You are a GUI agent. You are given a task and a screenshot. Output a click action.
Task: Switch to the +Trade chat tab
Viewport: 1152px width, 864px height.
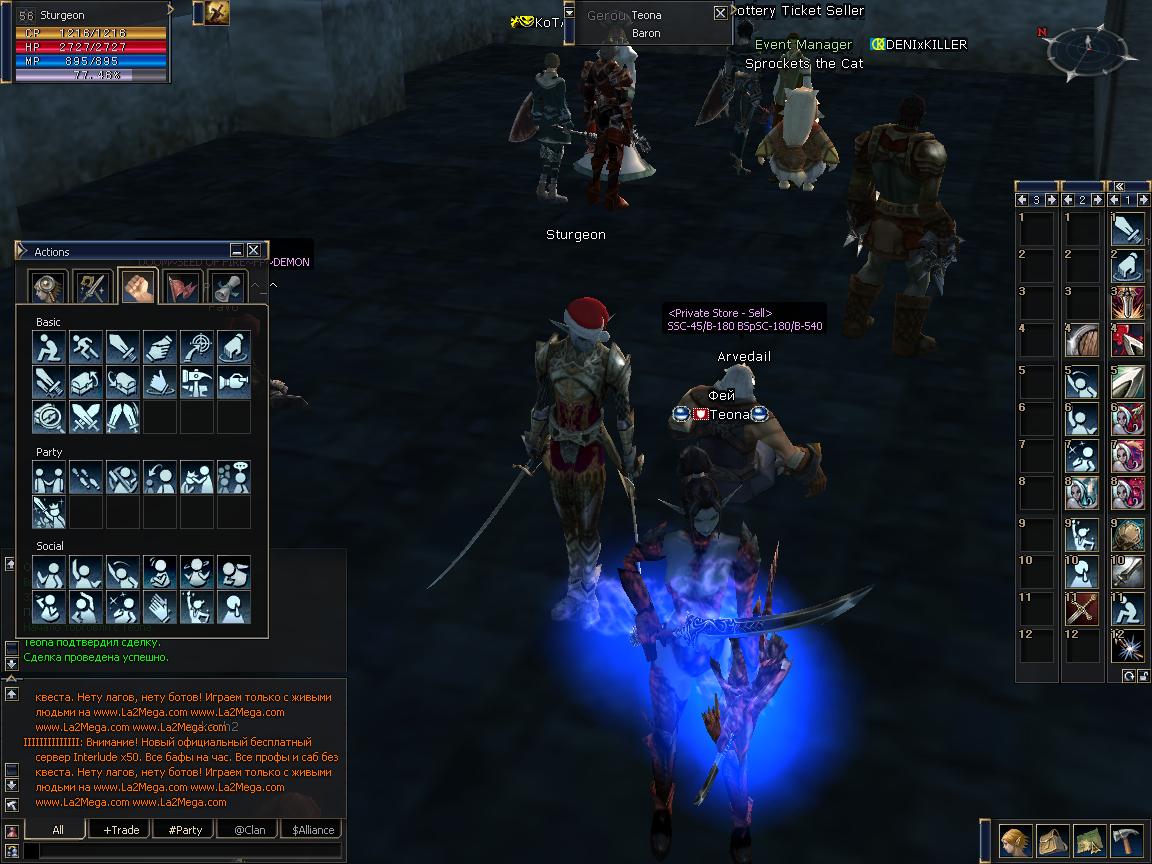(121, 830)
